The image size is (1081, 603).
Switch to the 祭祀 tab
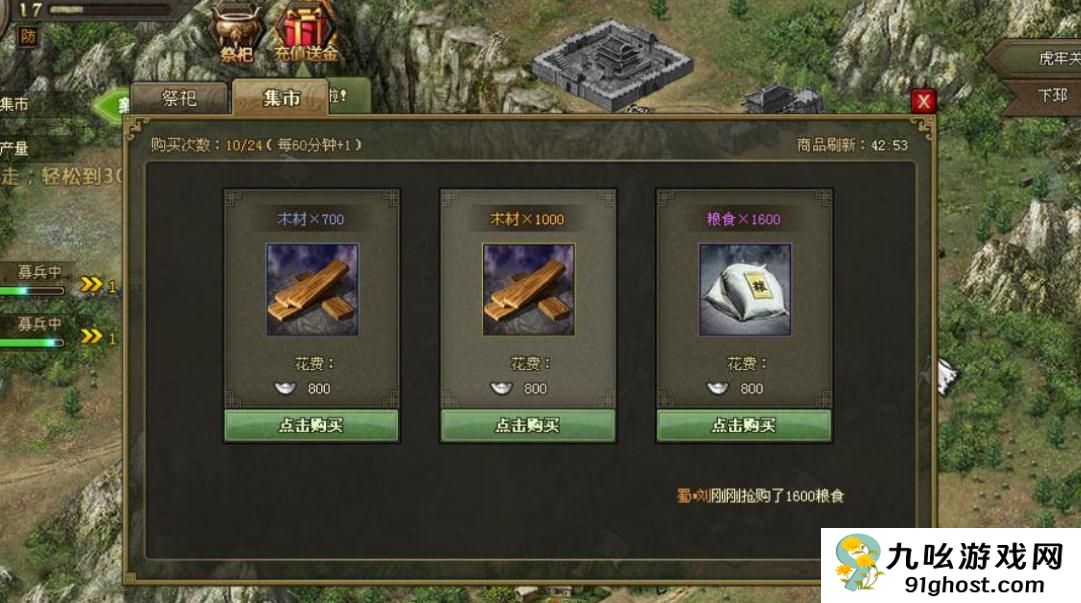[179, 98]
